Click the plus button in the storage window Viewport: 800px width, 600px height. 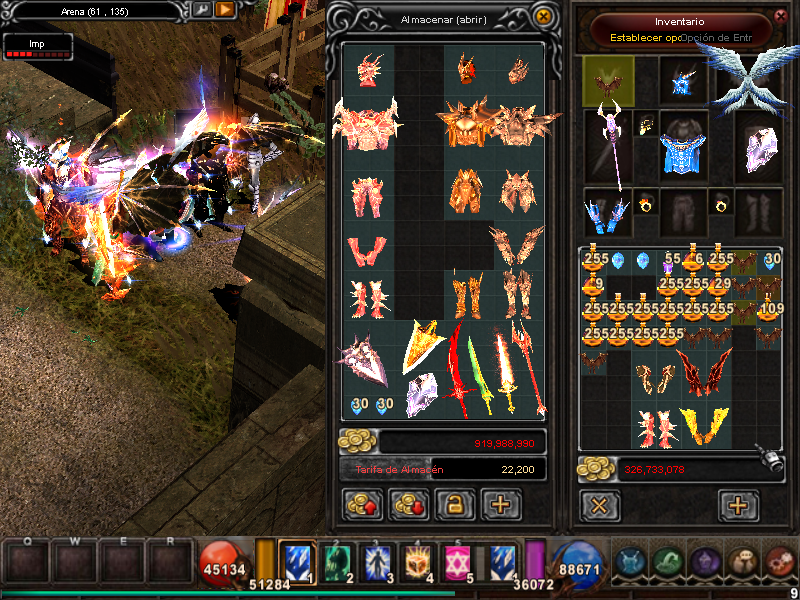coord(501,505)
